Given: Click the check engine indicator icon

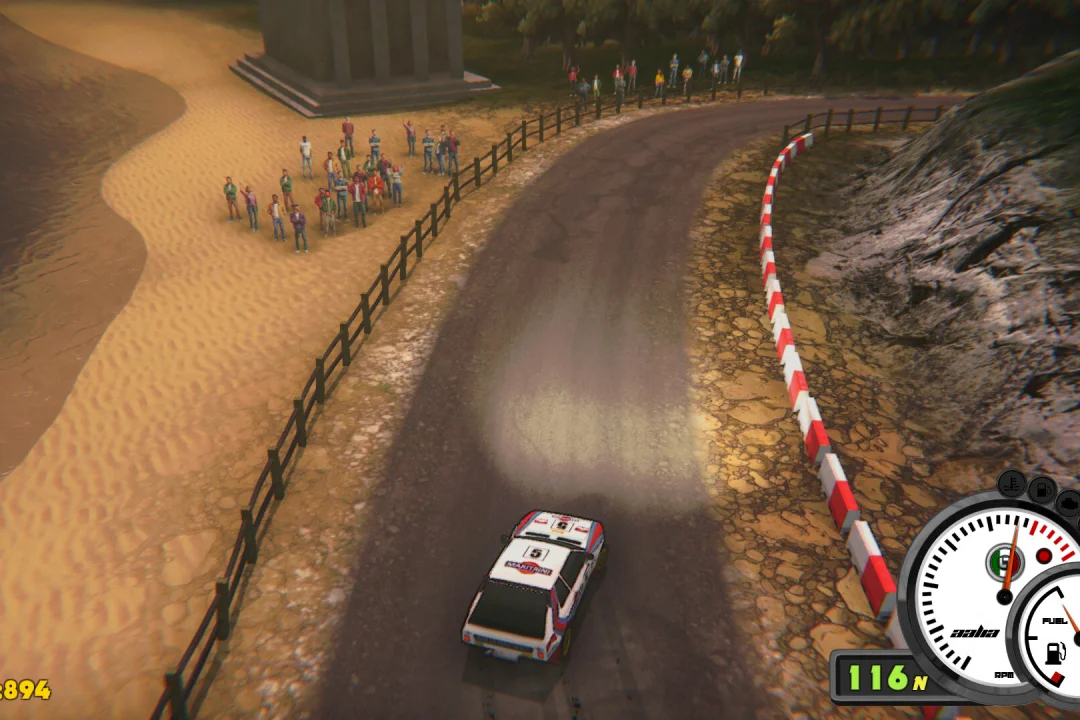Looking at the screenshot, I should 1068,503.
